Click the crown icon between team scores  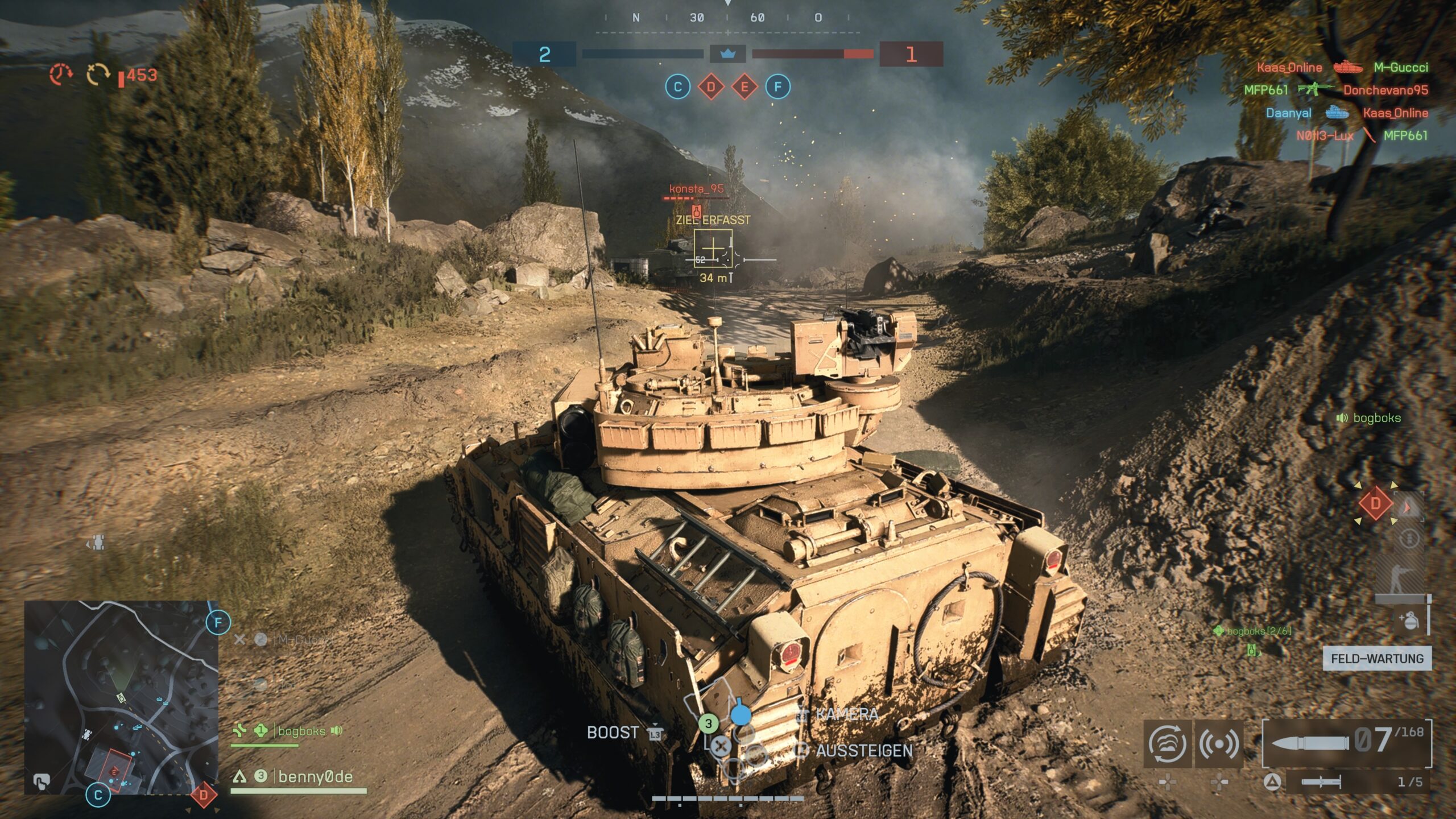(728, 54)
